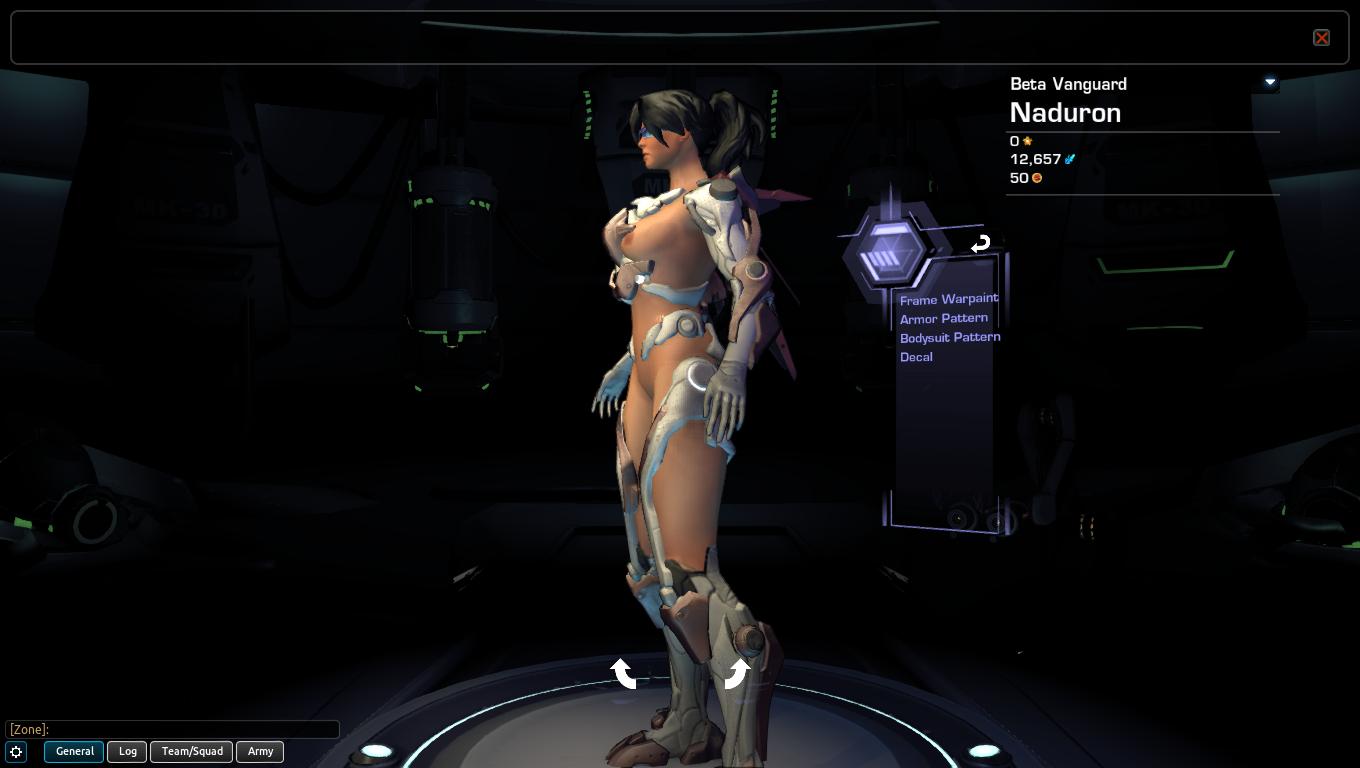
Task: Open the Team/Squad chat tab
Action: 192,751
